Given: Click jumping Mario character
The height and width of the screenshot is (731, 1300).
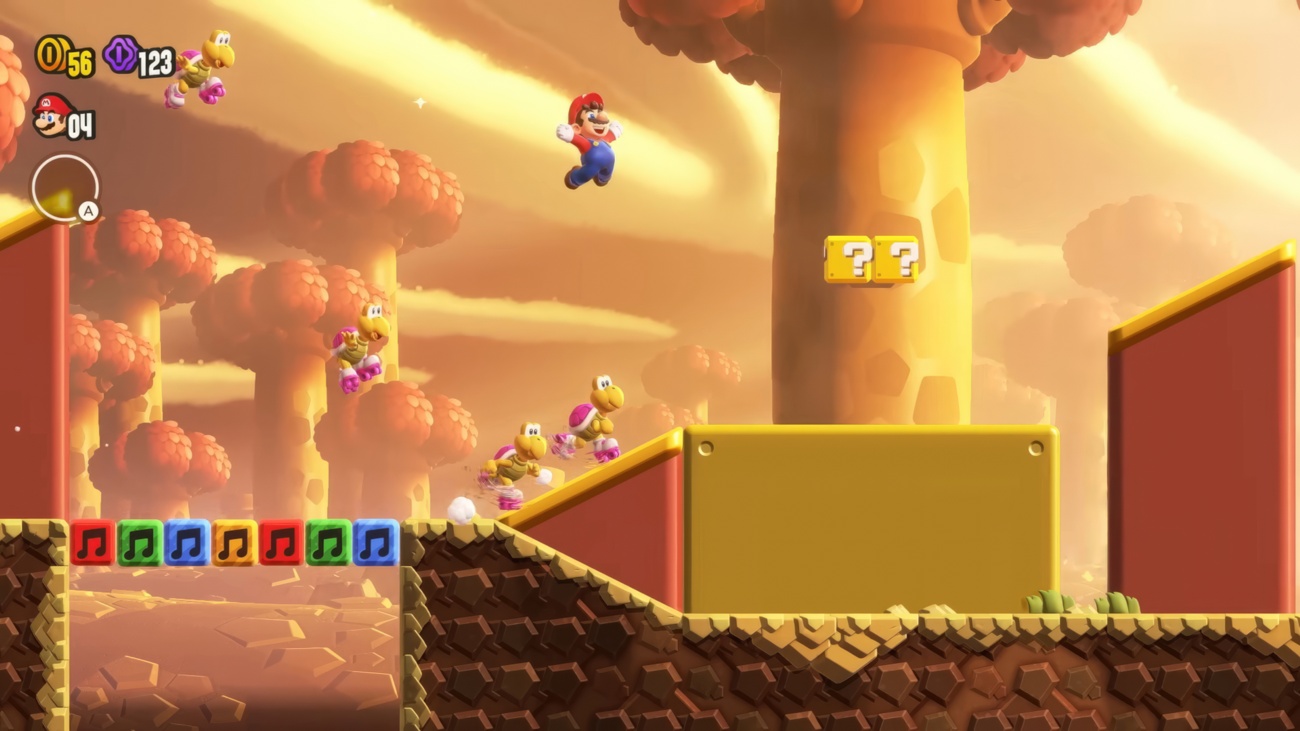Looking at the screenshot, I should (588, 140).
